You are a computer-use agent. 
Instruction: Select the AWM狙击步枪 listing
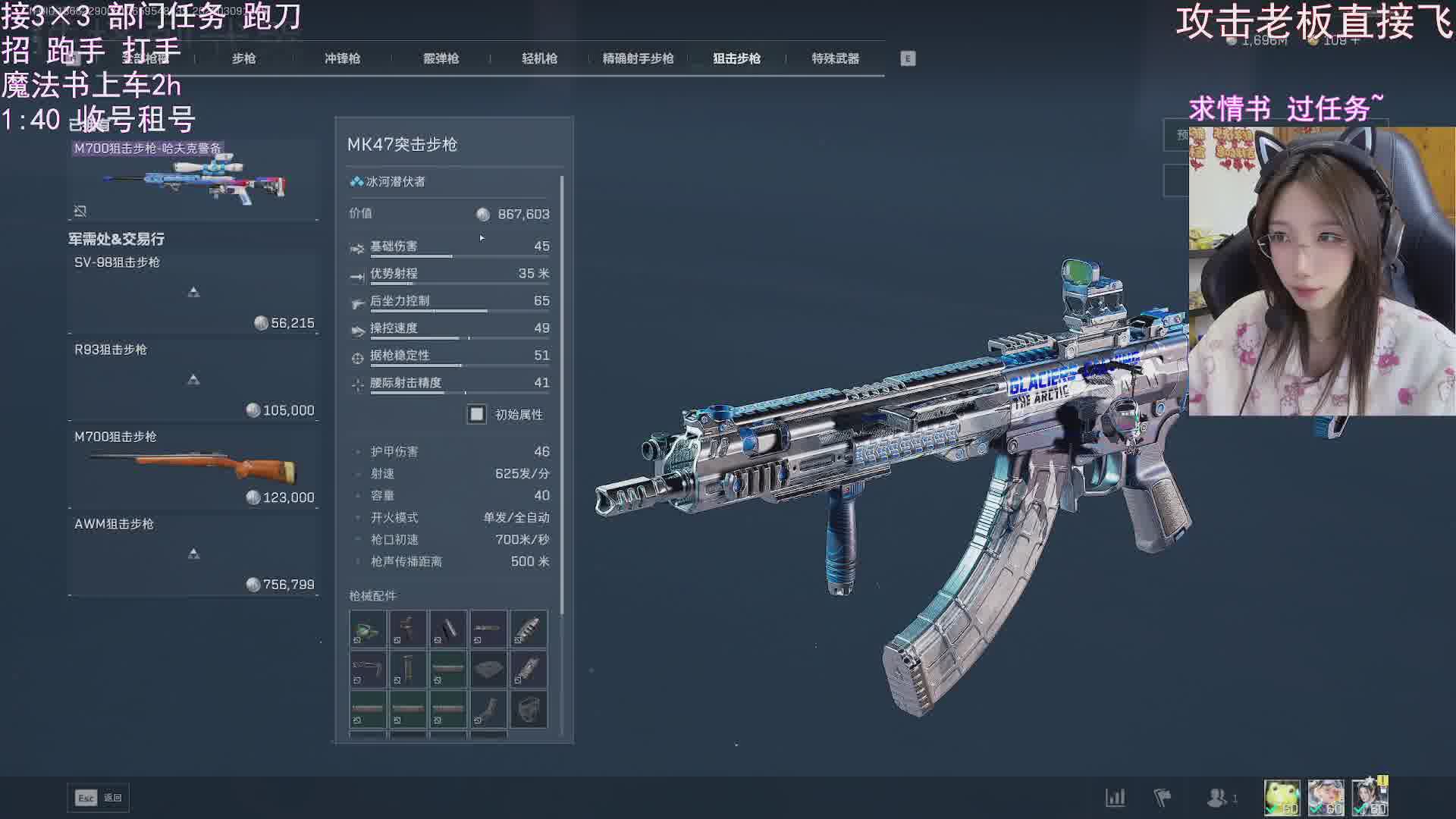click(x=193, y=554)
